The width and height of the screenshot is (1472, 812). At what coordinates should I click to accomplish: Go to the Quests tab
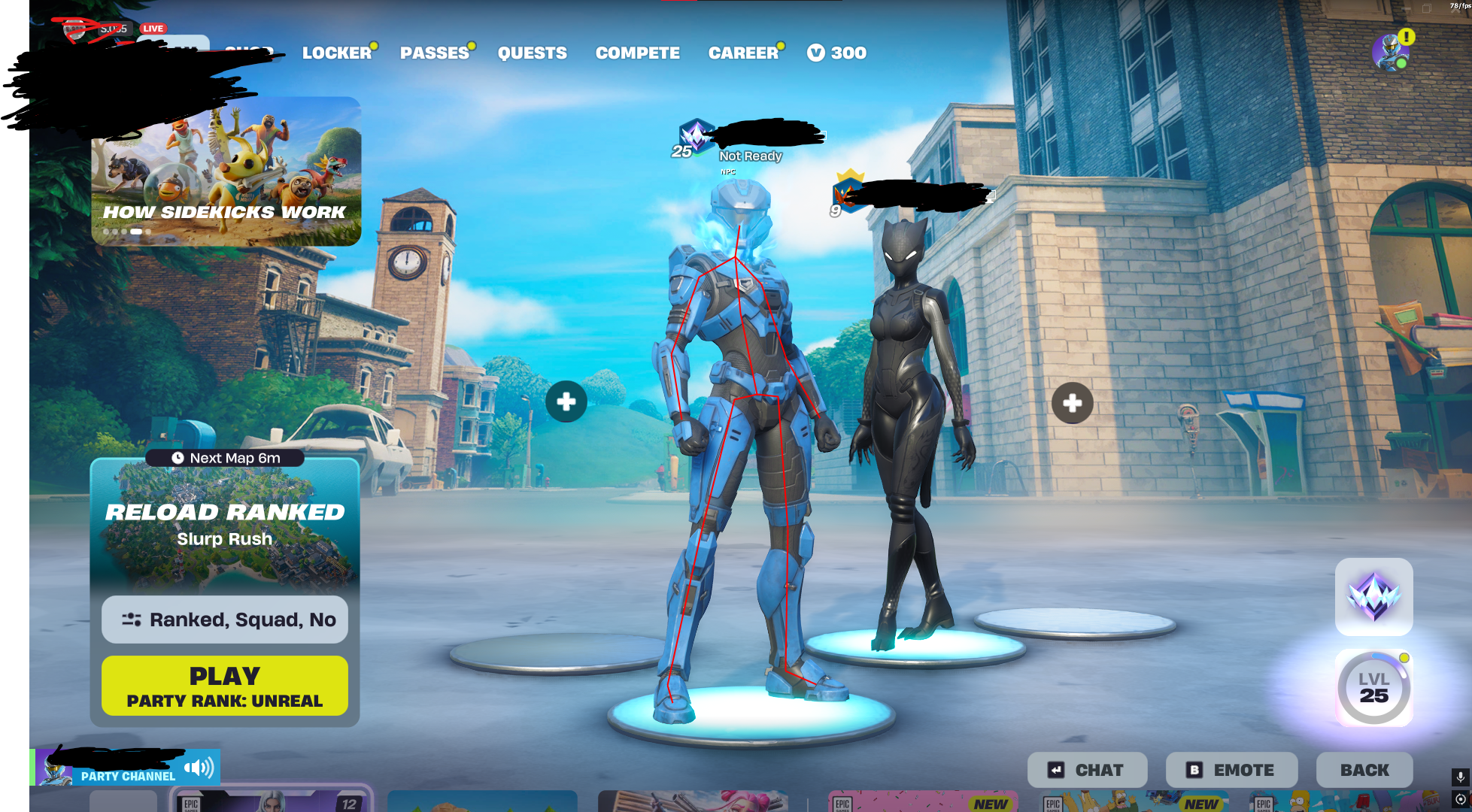533,53
